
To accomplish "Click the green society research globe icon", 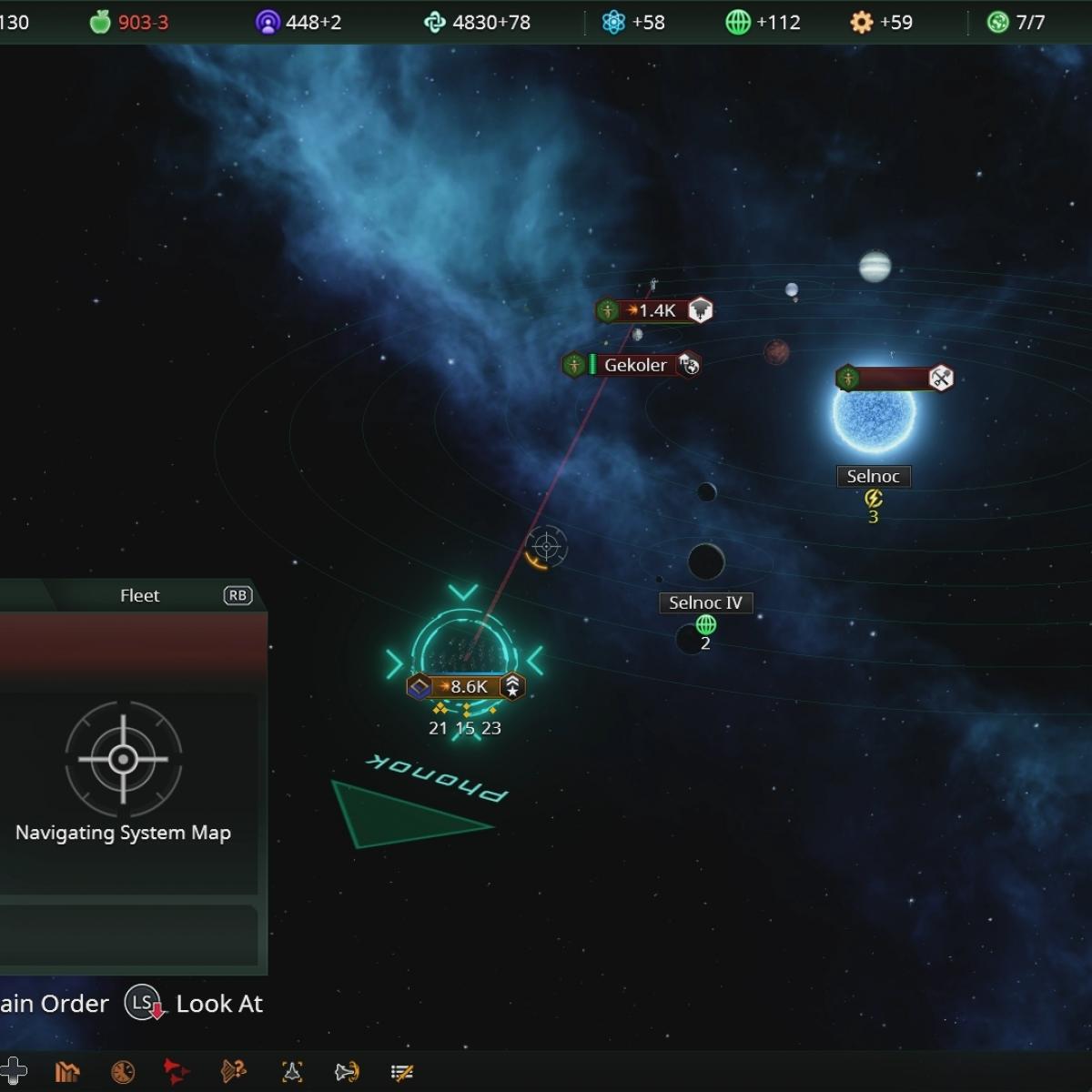I will pyautogui.click(x=737, y=22).
